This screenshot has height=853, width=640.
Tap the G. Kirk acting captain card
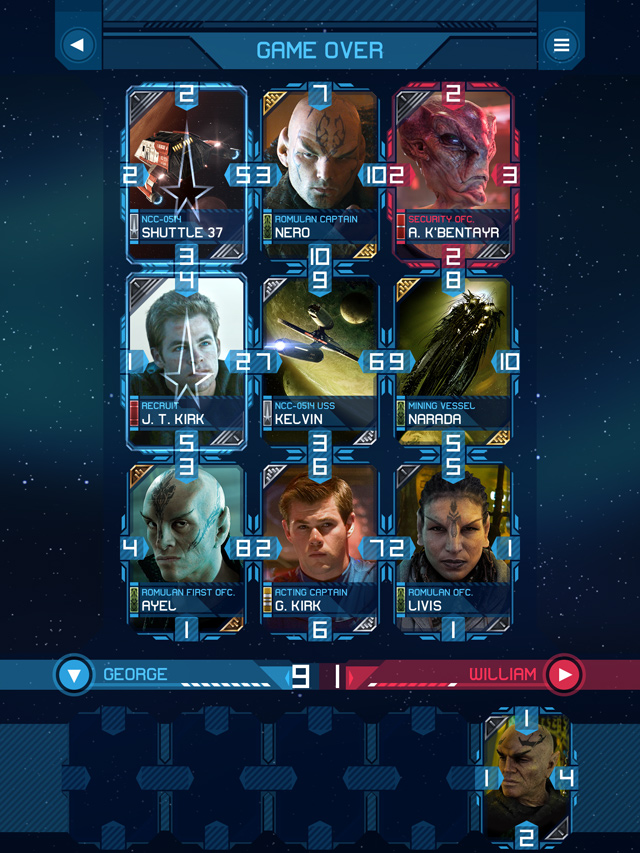pos(320,547)
